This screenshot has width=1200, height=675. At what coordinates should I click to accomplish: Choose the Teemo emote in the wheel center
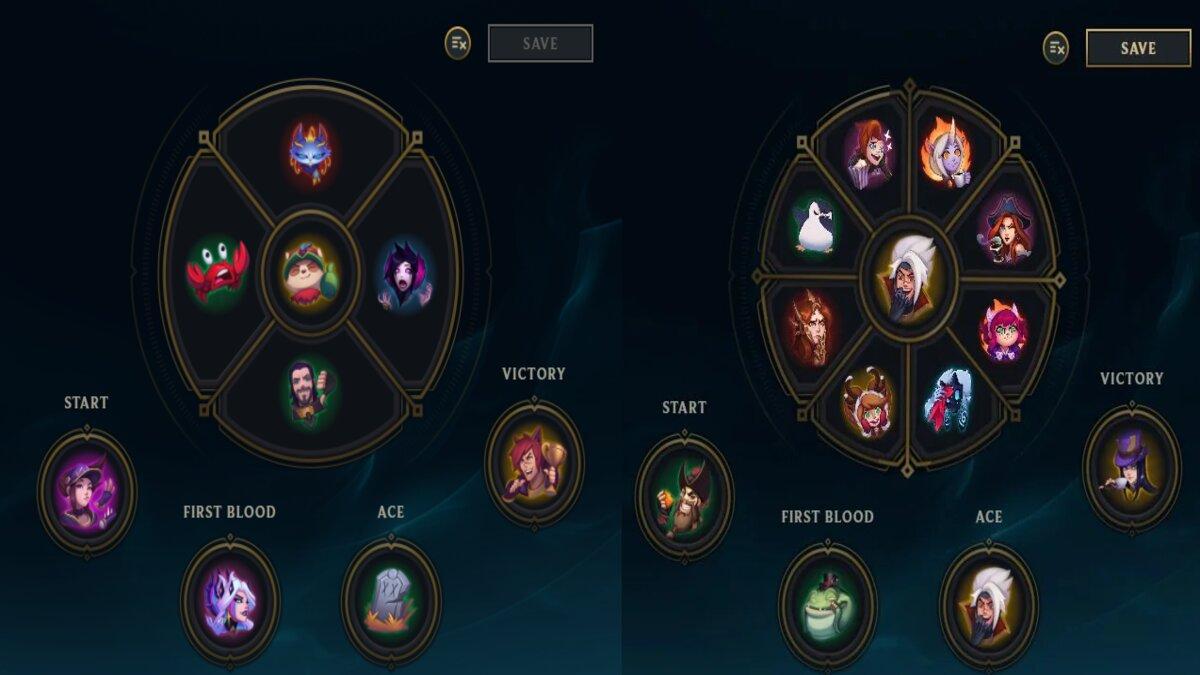[x=310, y=273]
